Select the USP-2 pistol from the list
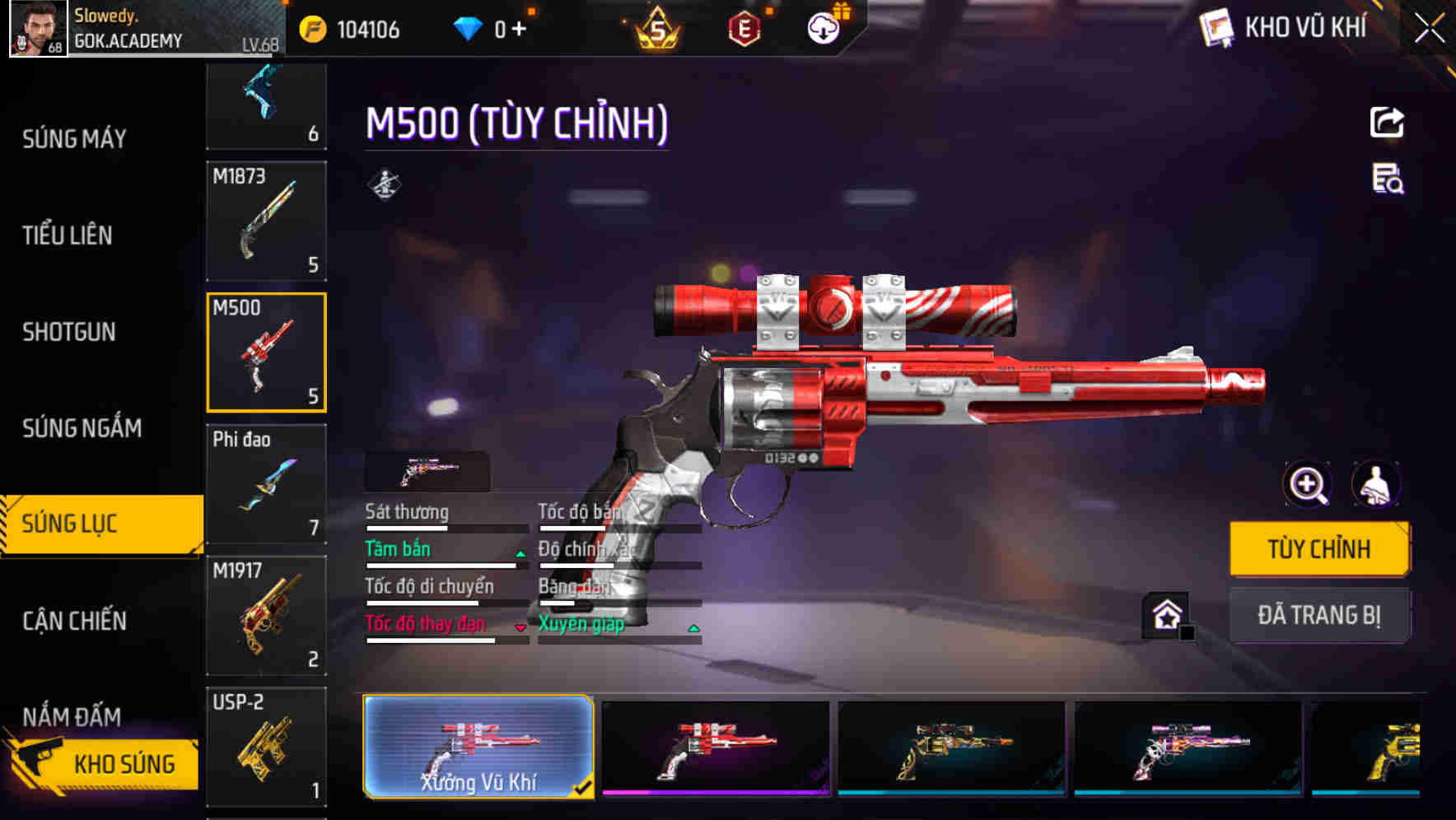The image size is (1456, 820). 266,745
